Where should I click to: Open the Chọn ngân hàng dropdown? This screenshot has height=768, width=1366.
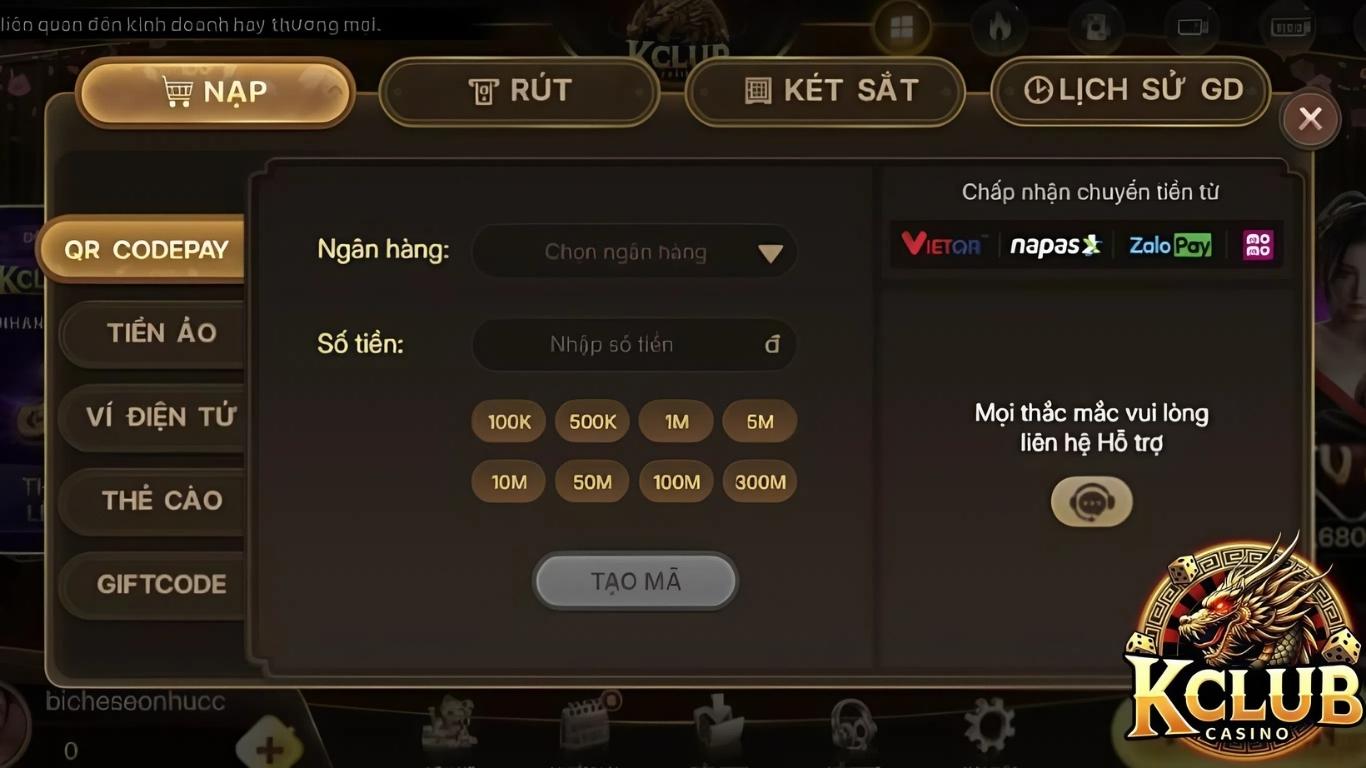[x=634, y=251]
